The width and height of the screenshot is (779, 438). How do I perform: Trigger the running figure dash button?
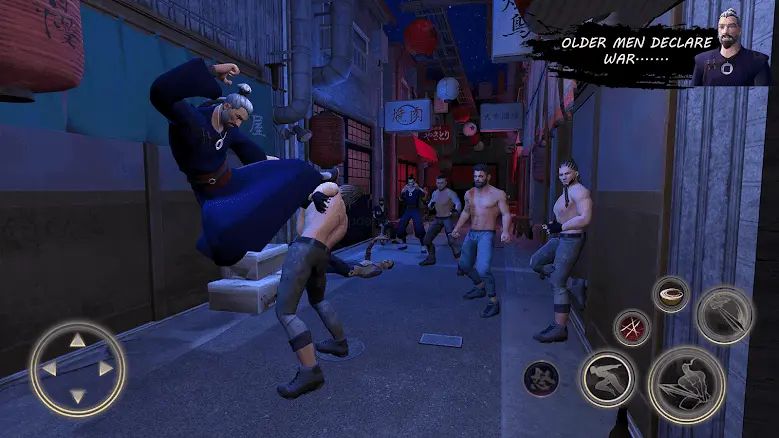pyautogui.click(x=607, y=378)
